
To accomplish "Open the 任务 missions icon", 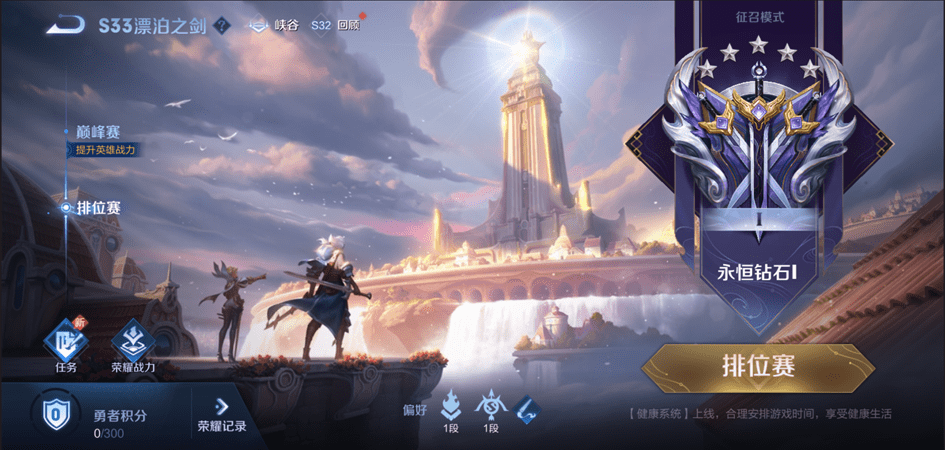I will click(66, 342).
